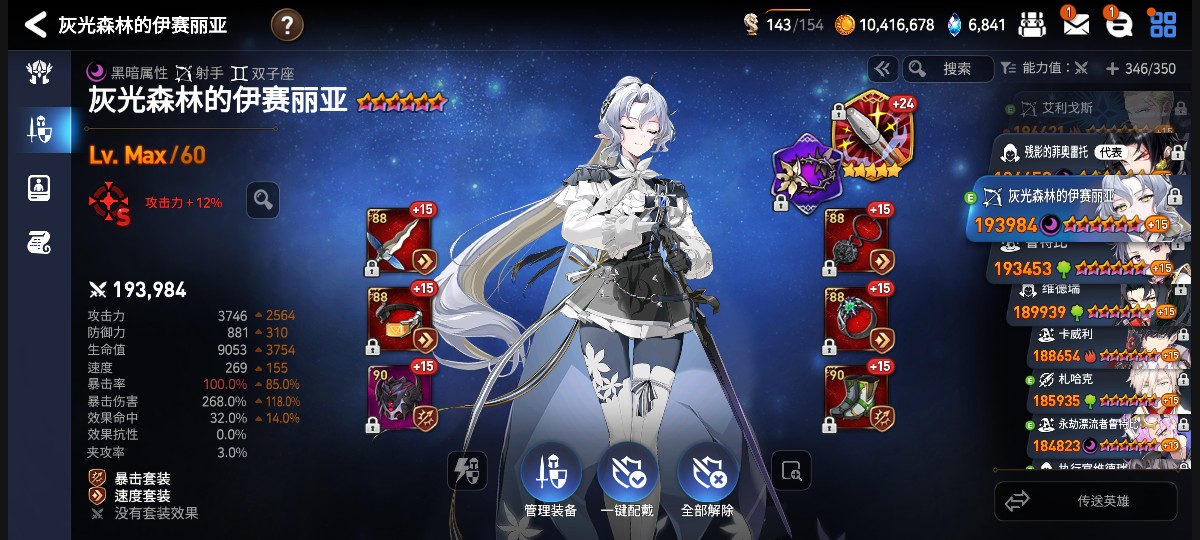1200x540 pixels.
Task: Open the four-square main menu grid
Action: 1162,24
